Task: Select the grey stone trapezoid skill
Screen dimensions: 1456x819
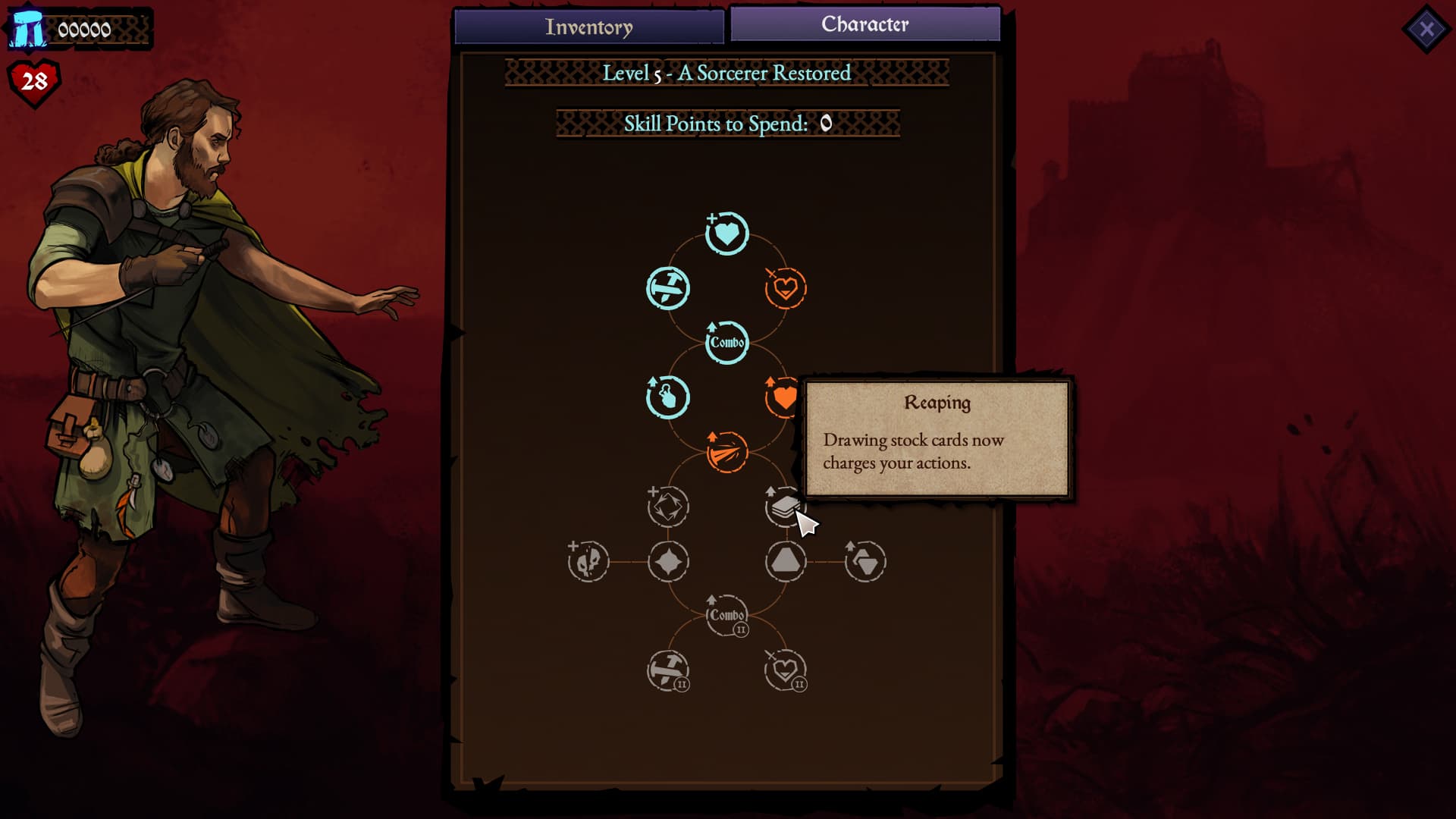Action: click(x=786, y=561)
